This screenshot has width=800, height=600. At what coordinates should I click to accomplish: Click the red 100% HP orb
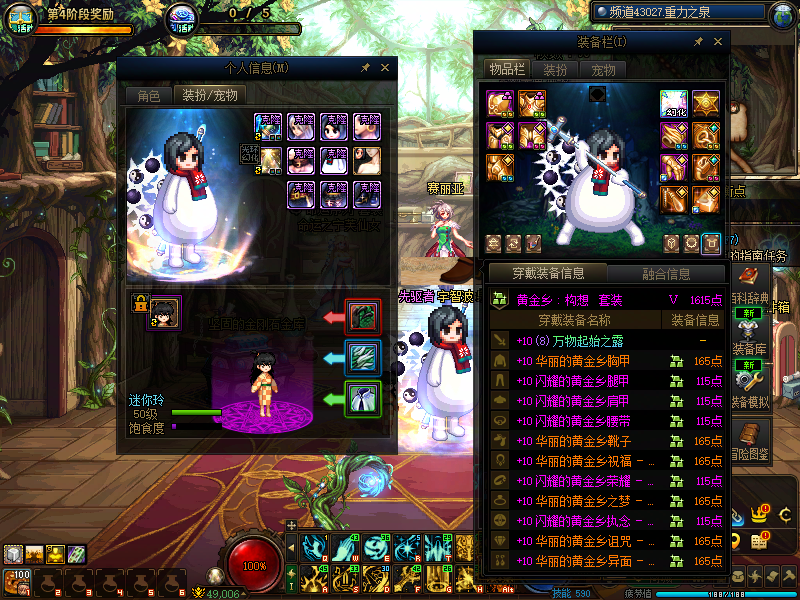pos(255,565)
